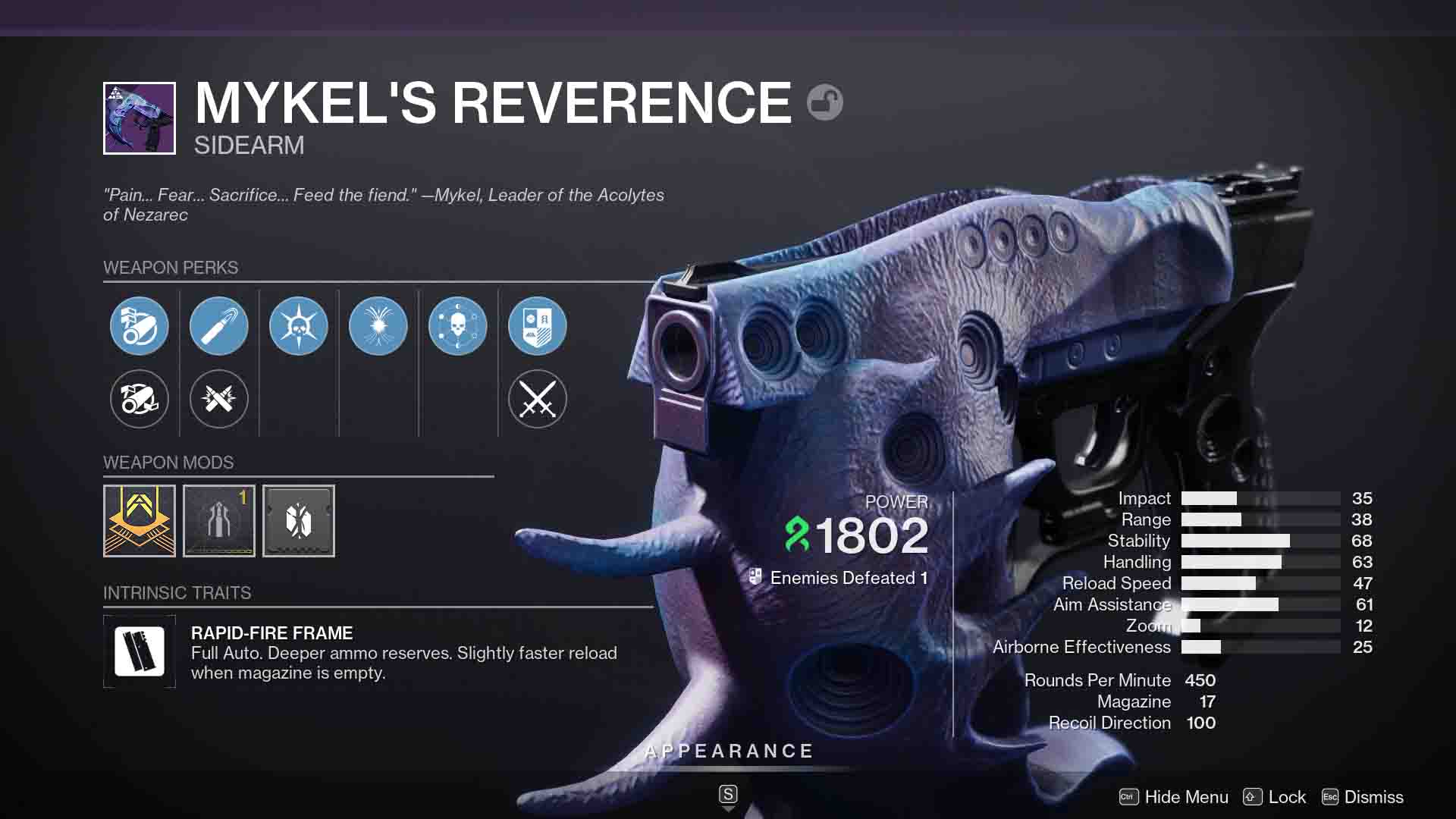Screen dimensions: 1456x819
Task: Open the shield-shaped origin trait perk
Action: point(538,325)
